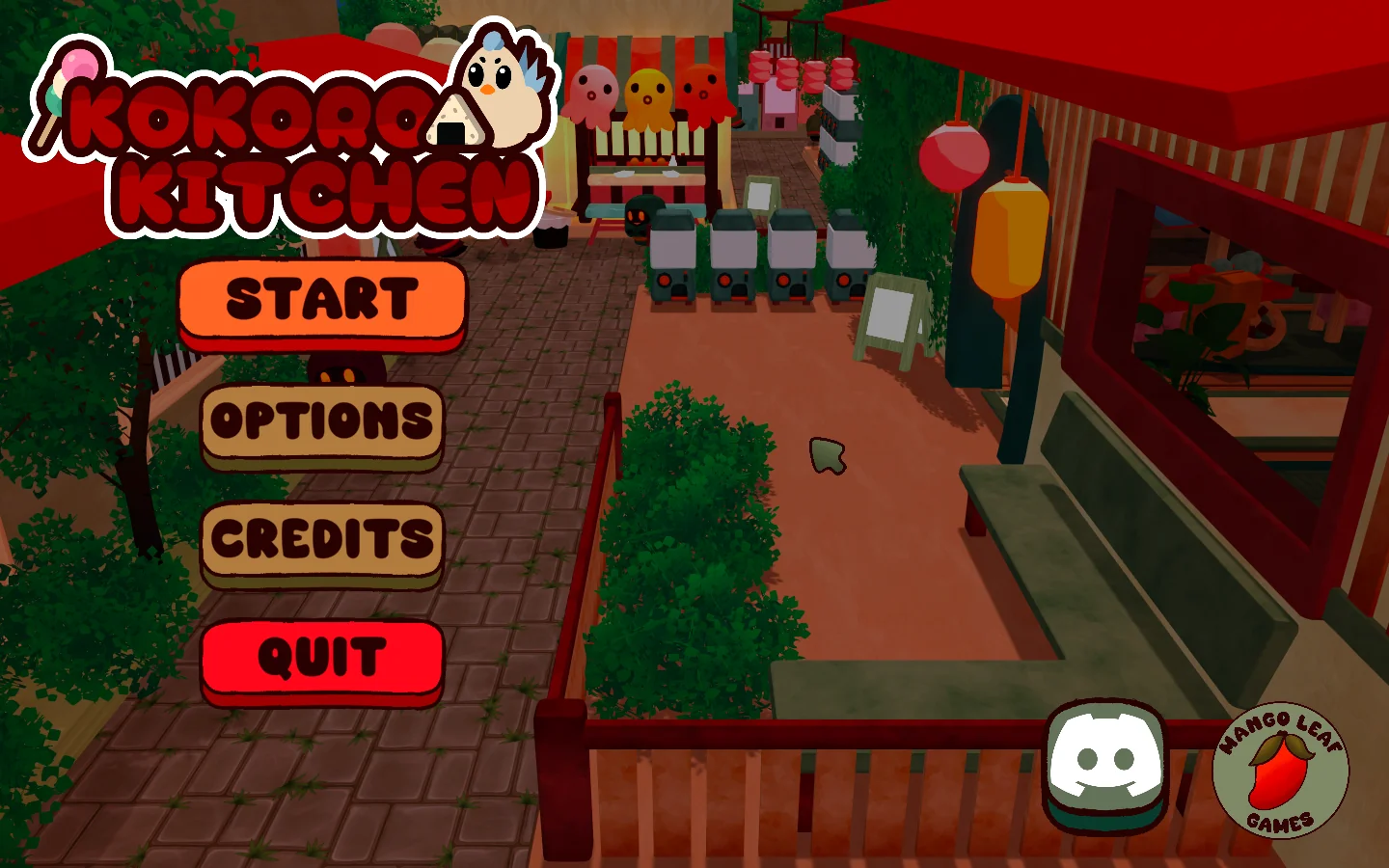Viewport: 1389px width, 868px height.
Task: Click the Discord icon
Action: point(1105,762)
